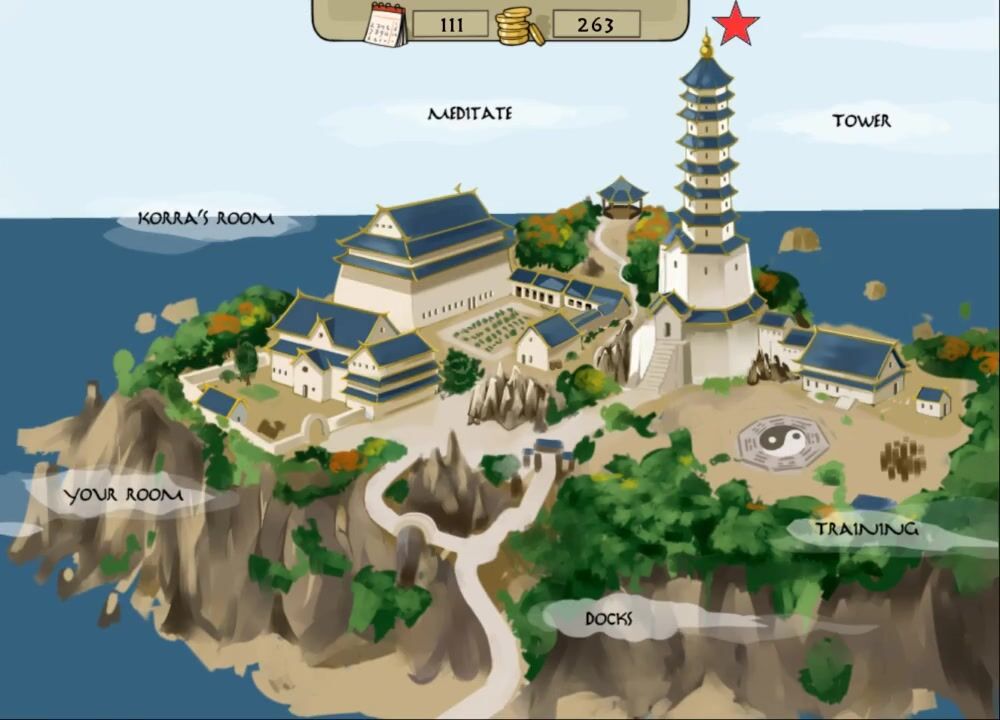
Task: Visit the Tower location
Action: tap(861, 121)
